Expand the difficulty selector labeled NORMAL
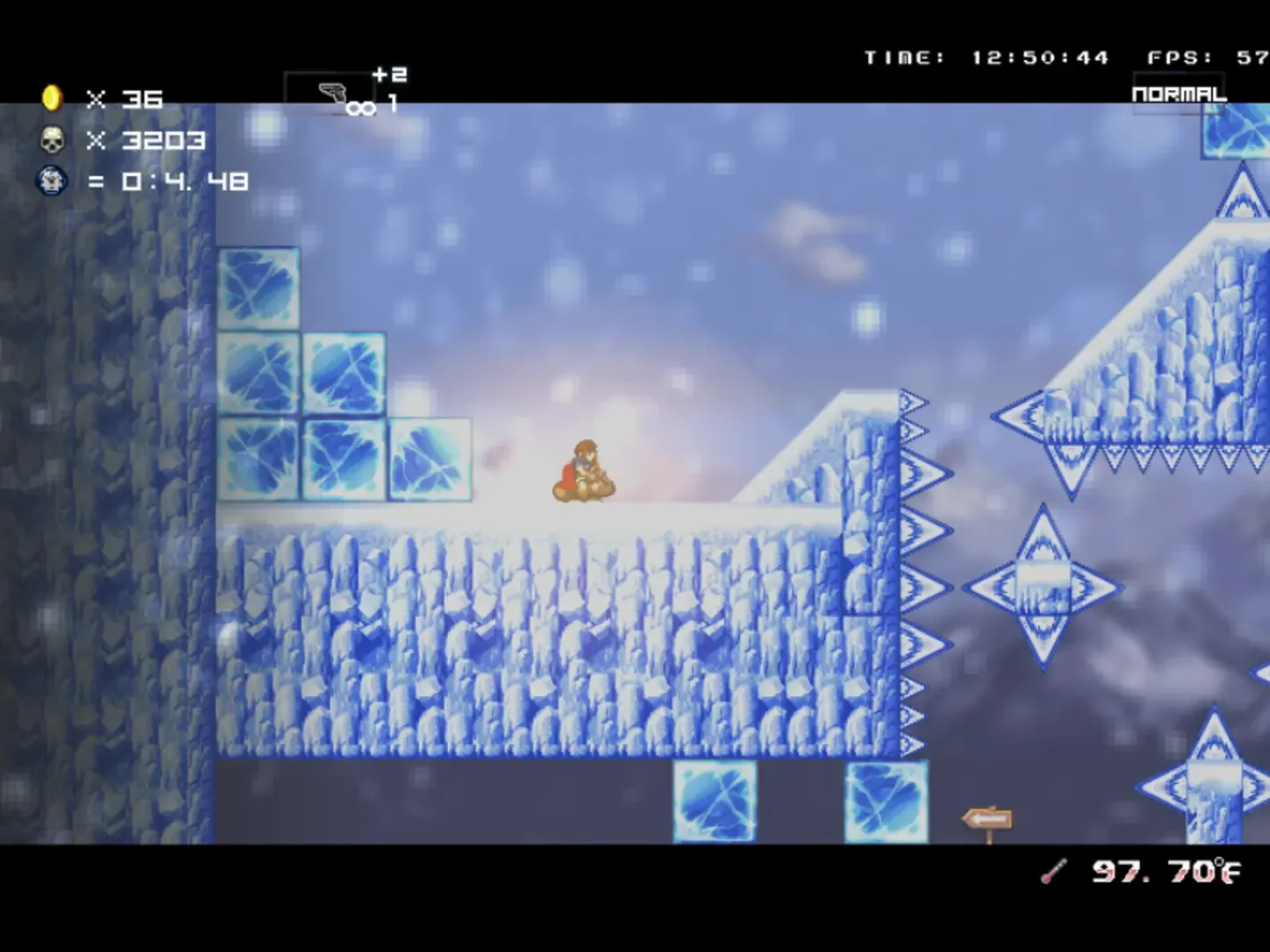This screenshot has width=1270, height=952. [1178, 90]
